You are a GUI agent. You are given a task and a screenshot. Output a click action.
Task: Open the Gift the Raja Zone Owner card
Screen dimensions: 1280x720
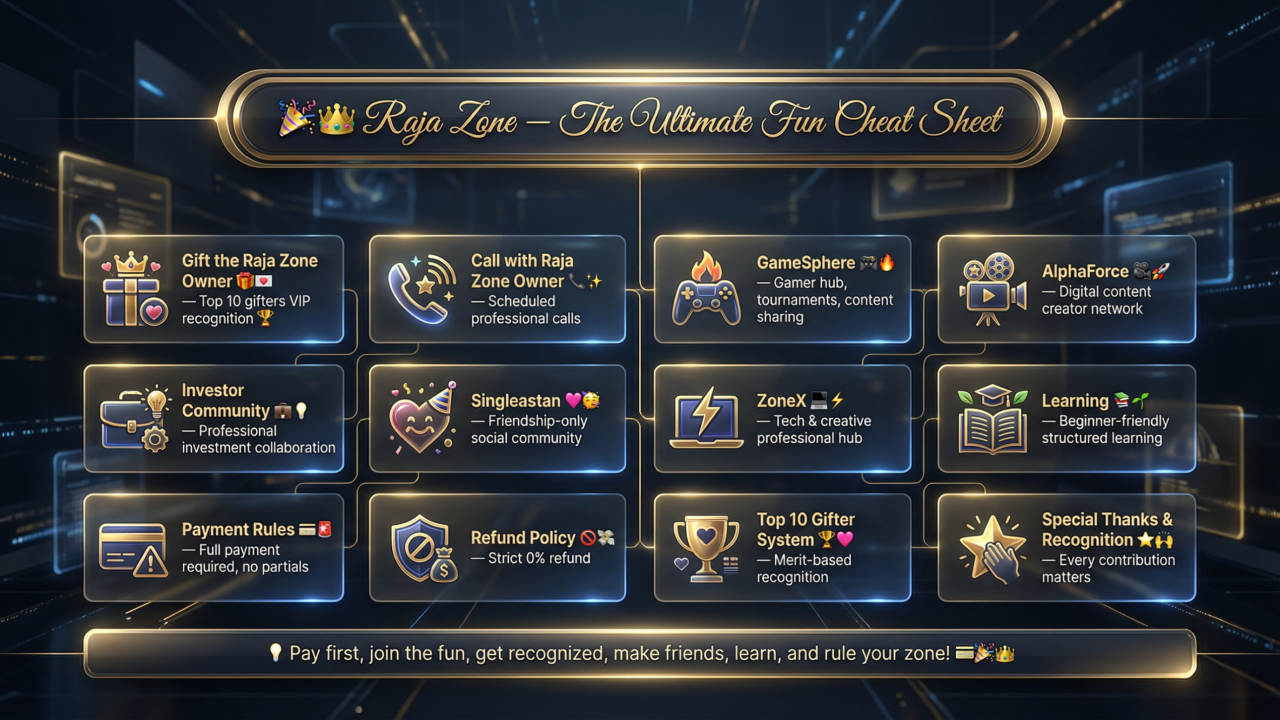(x=213, y=289)
